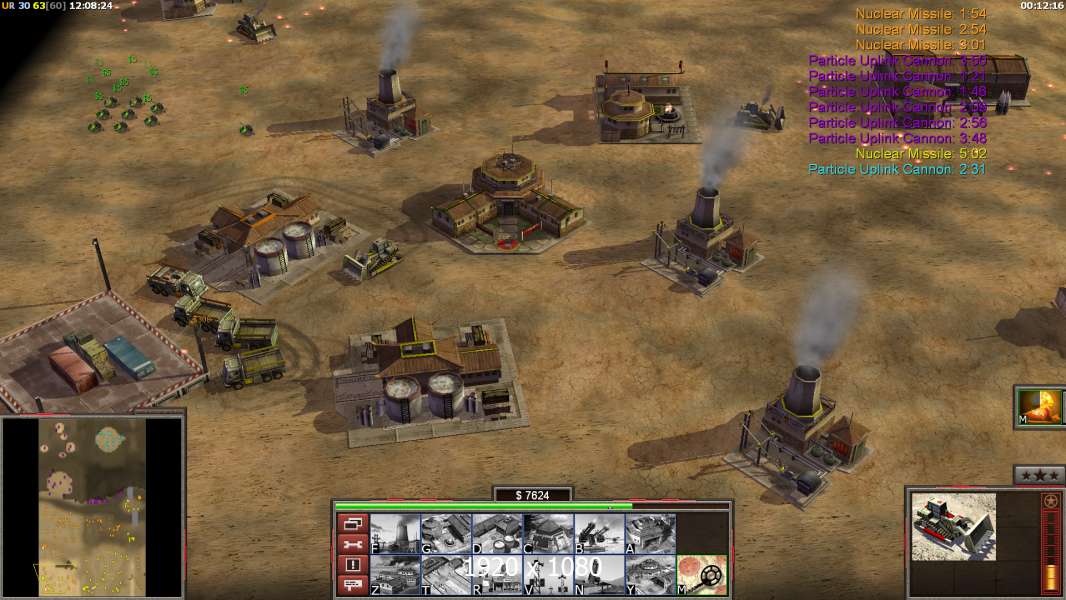Select the Barracks build icon (G)
The image size is (1066, 600).
tap(446, 534)
